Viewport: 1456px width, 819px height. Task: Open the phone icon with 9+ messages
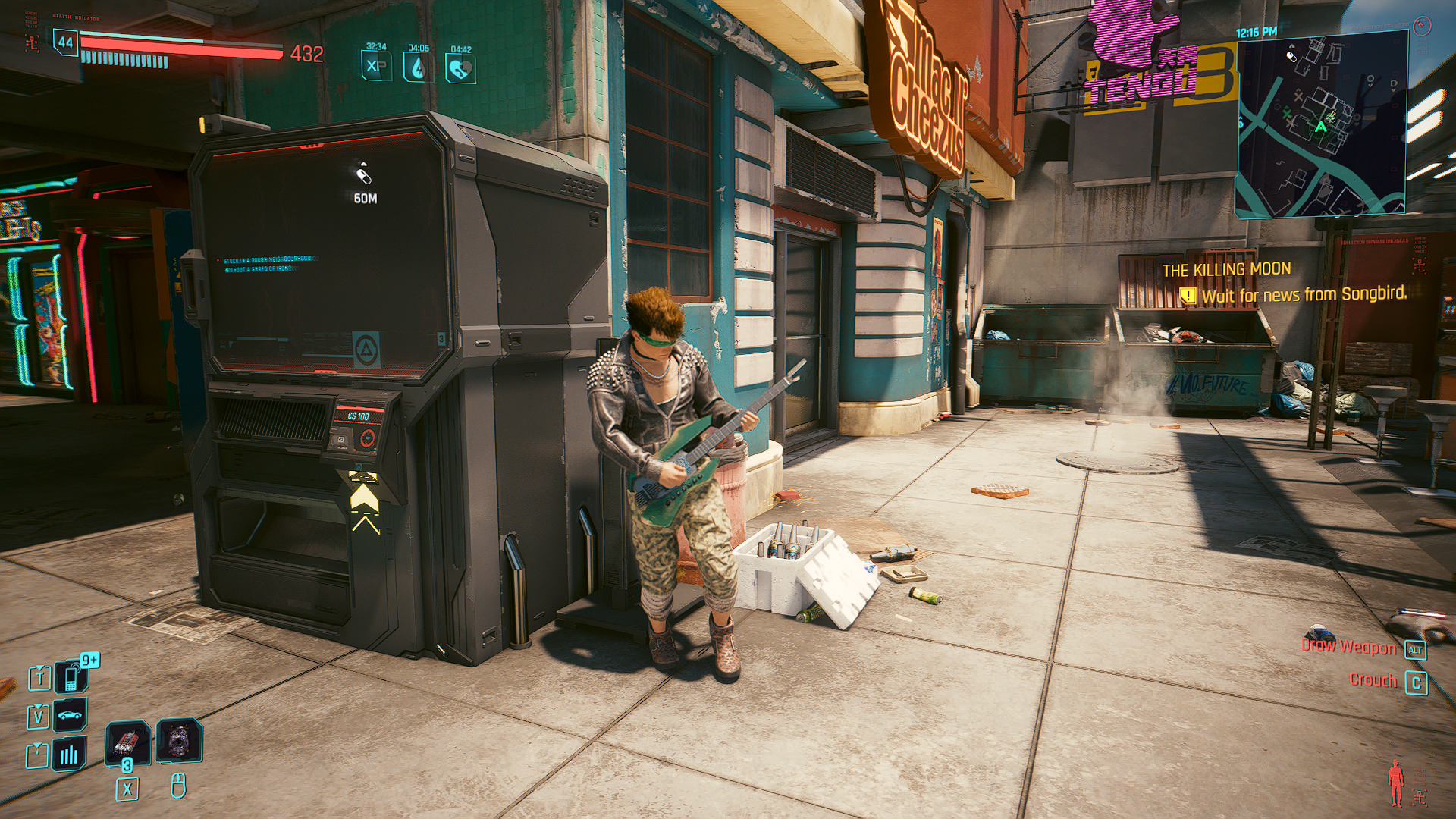[71, 676]
